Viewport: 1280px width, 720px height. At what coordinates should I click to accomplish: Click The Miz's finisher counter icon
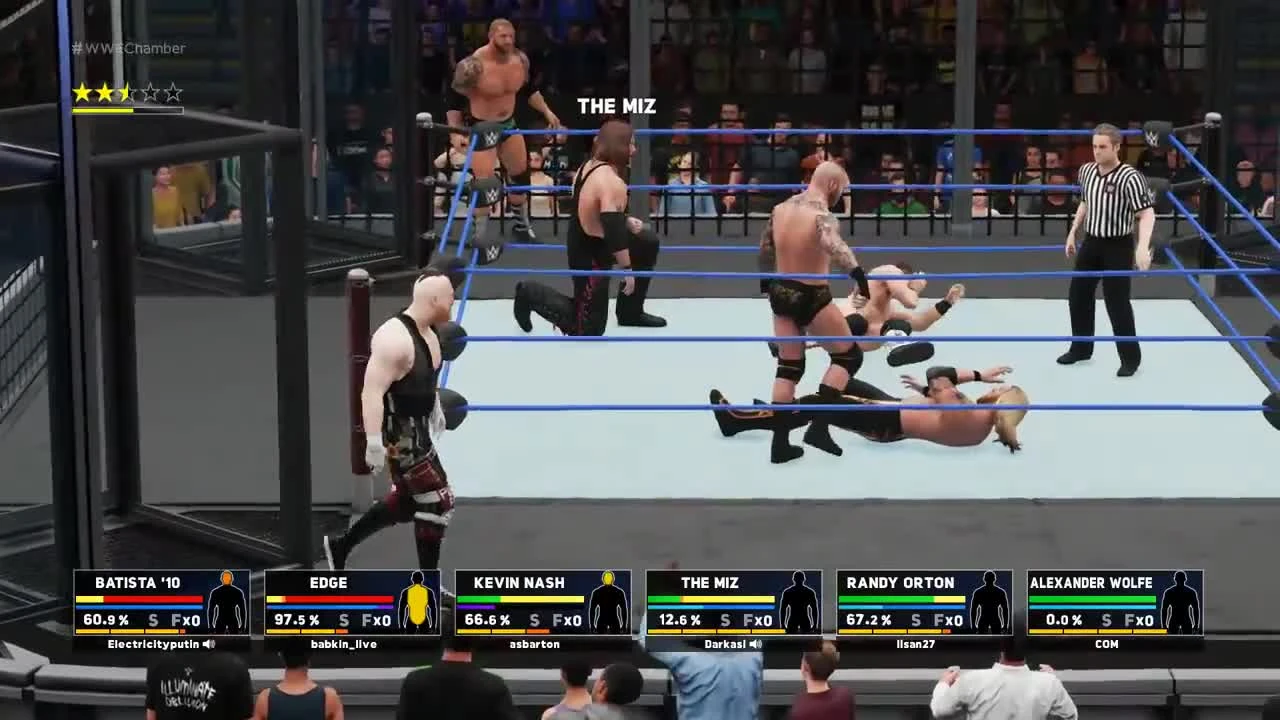[x=757, y=620]
